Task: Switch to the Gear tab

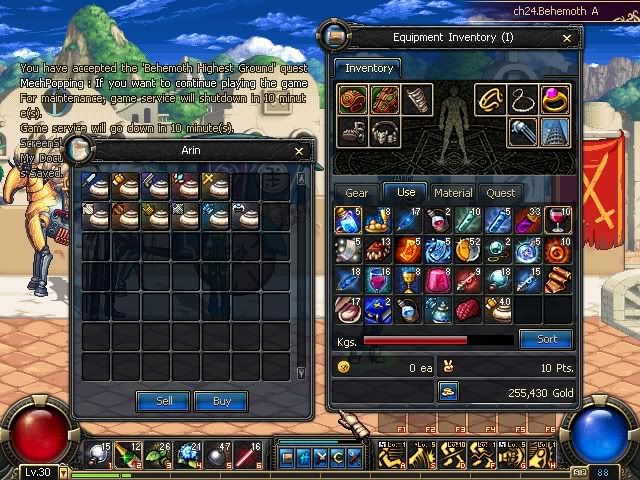Action: [x=357, y=193]
